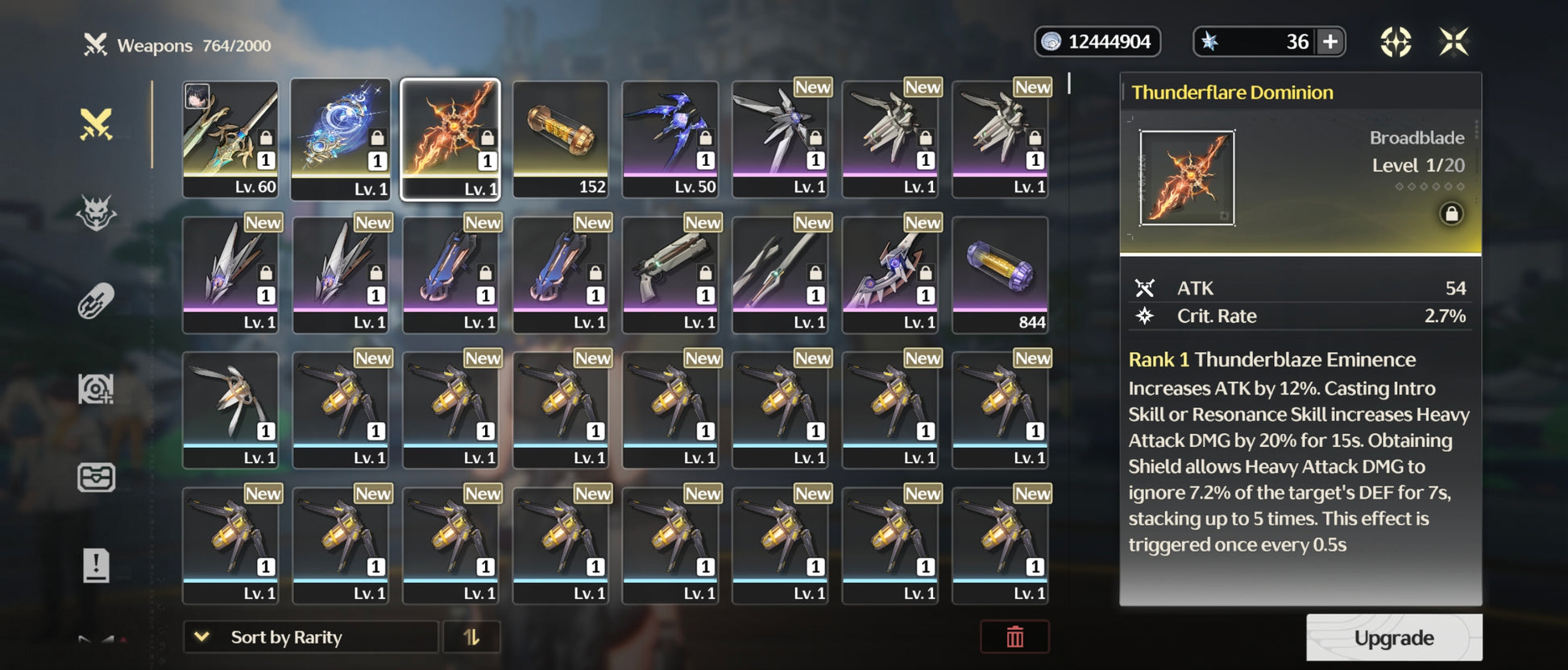This screenshot has height=670, width=1568.
Task: Toggle the lock on Thunderflare Dominion
Action: coord(1451,214)
